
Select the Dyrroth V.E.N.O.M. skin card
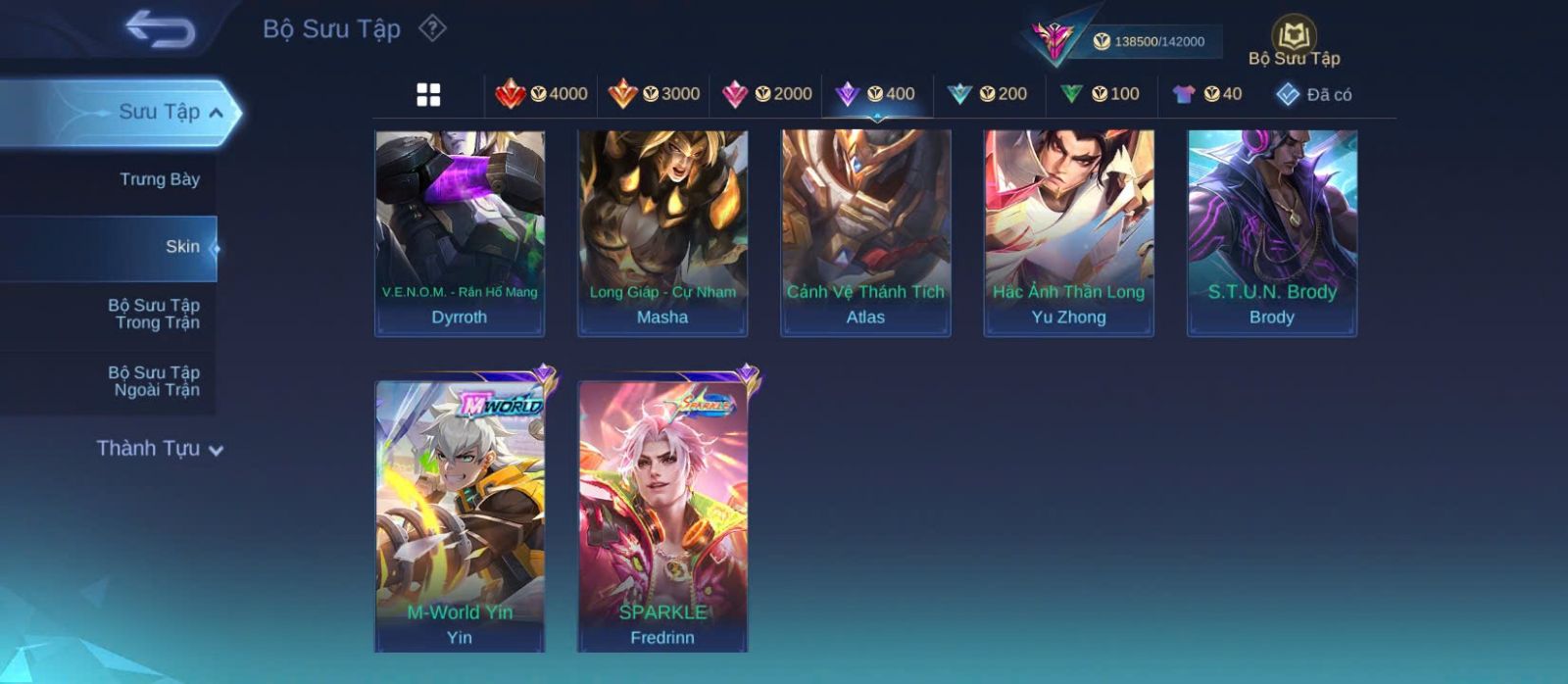pyautogui.click(x=460, y=232)
